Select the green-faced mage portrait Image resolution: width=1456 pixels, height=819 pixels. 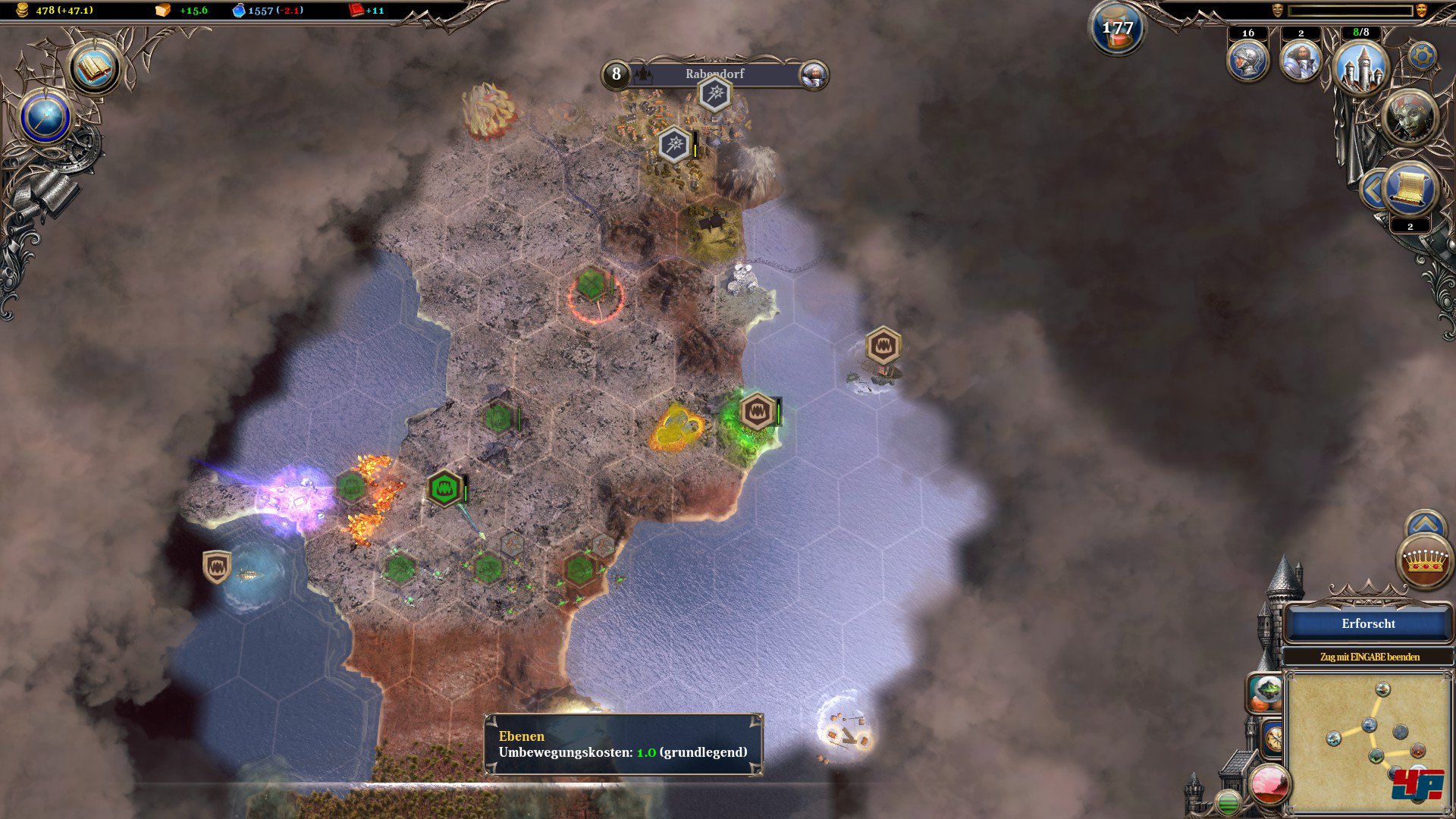1409,118
